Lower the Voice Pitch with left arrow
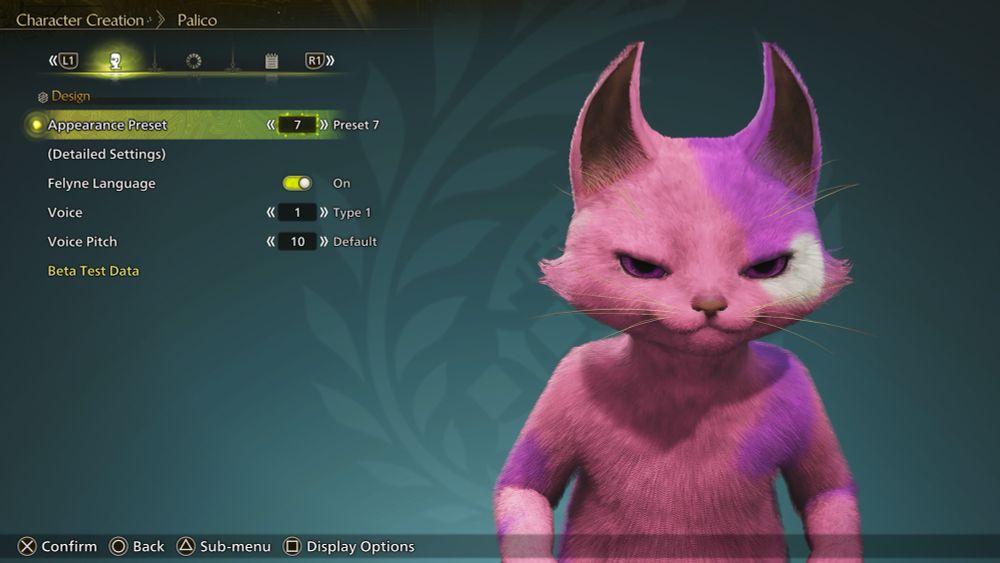 coord(271,241)
